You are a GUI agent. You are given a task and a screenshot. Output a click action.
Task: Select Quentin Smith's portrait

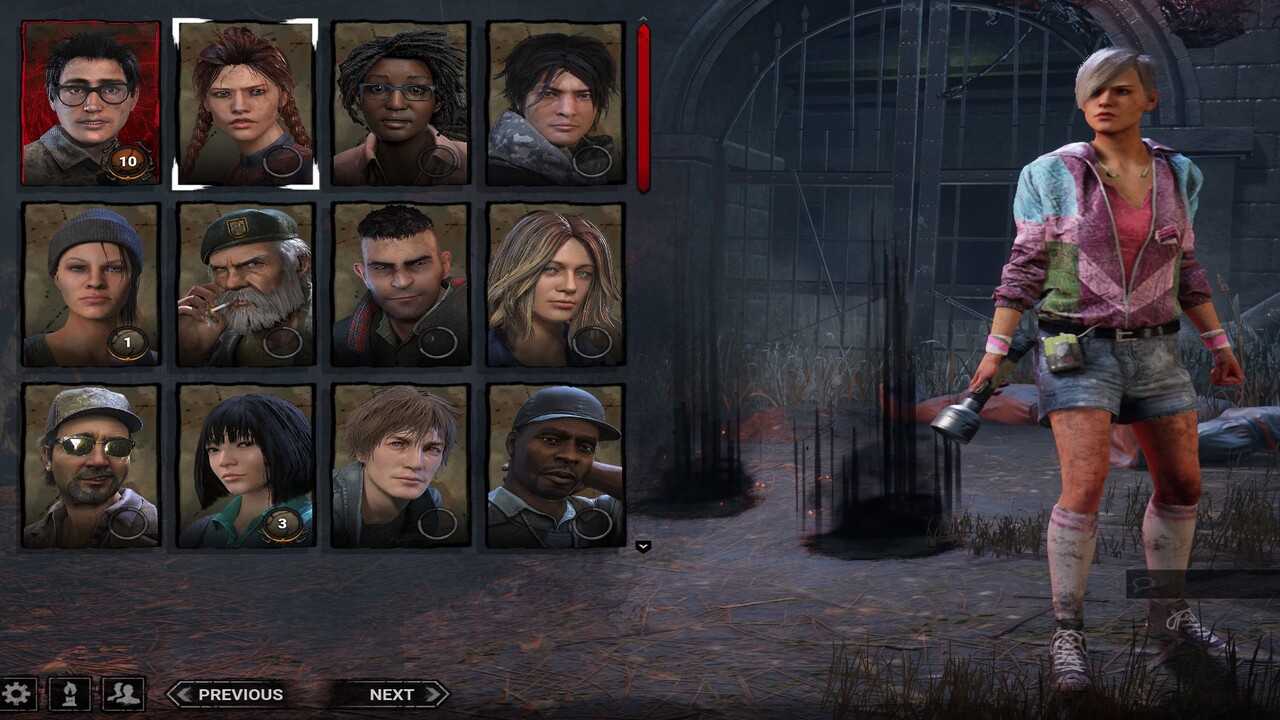394,460
